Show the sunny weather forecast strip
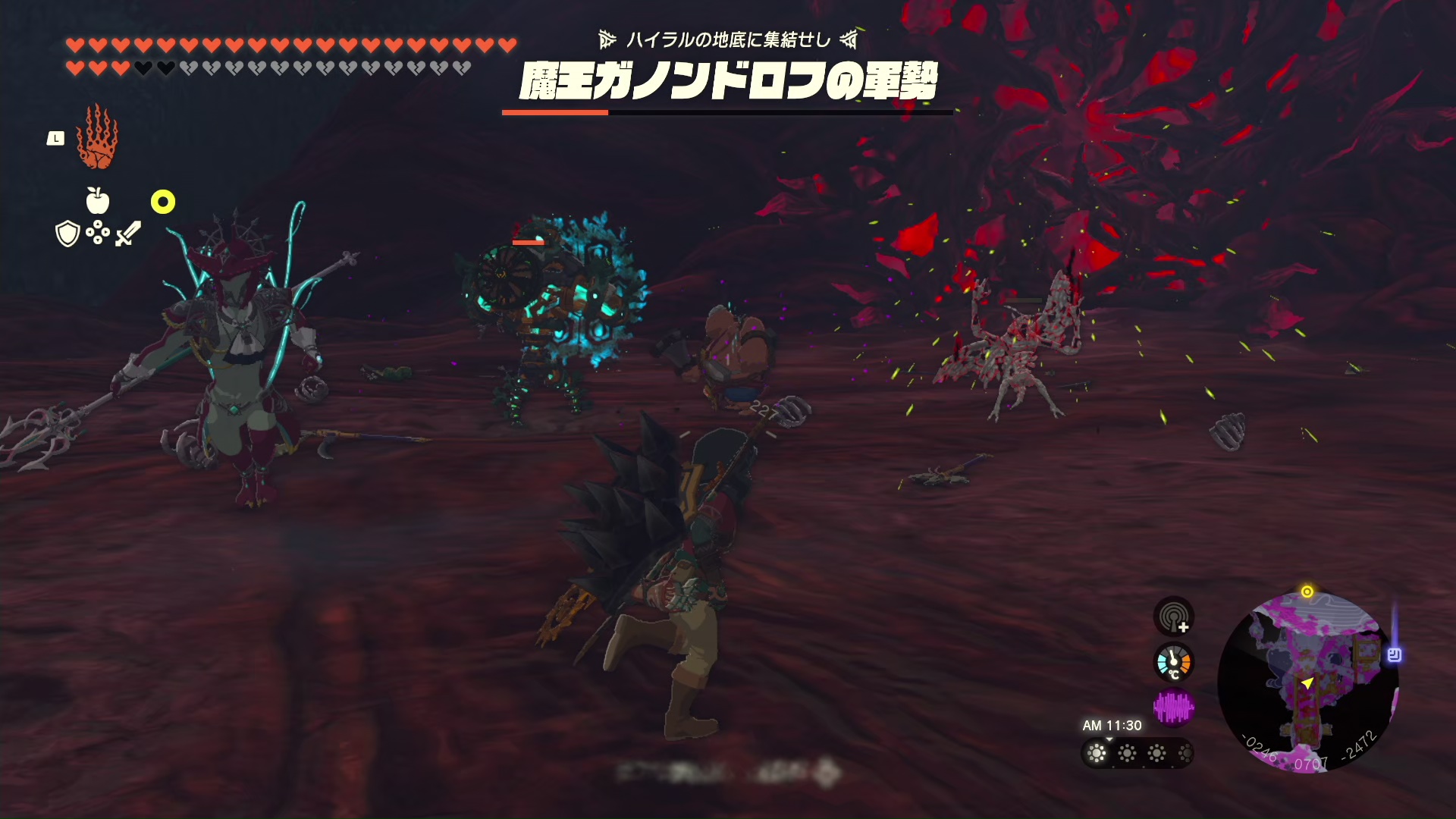Image resolution: width=1456 pixels, height=819 pixels. tap(1137, 753)
